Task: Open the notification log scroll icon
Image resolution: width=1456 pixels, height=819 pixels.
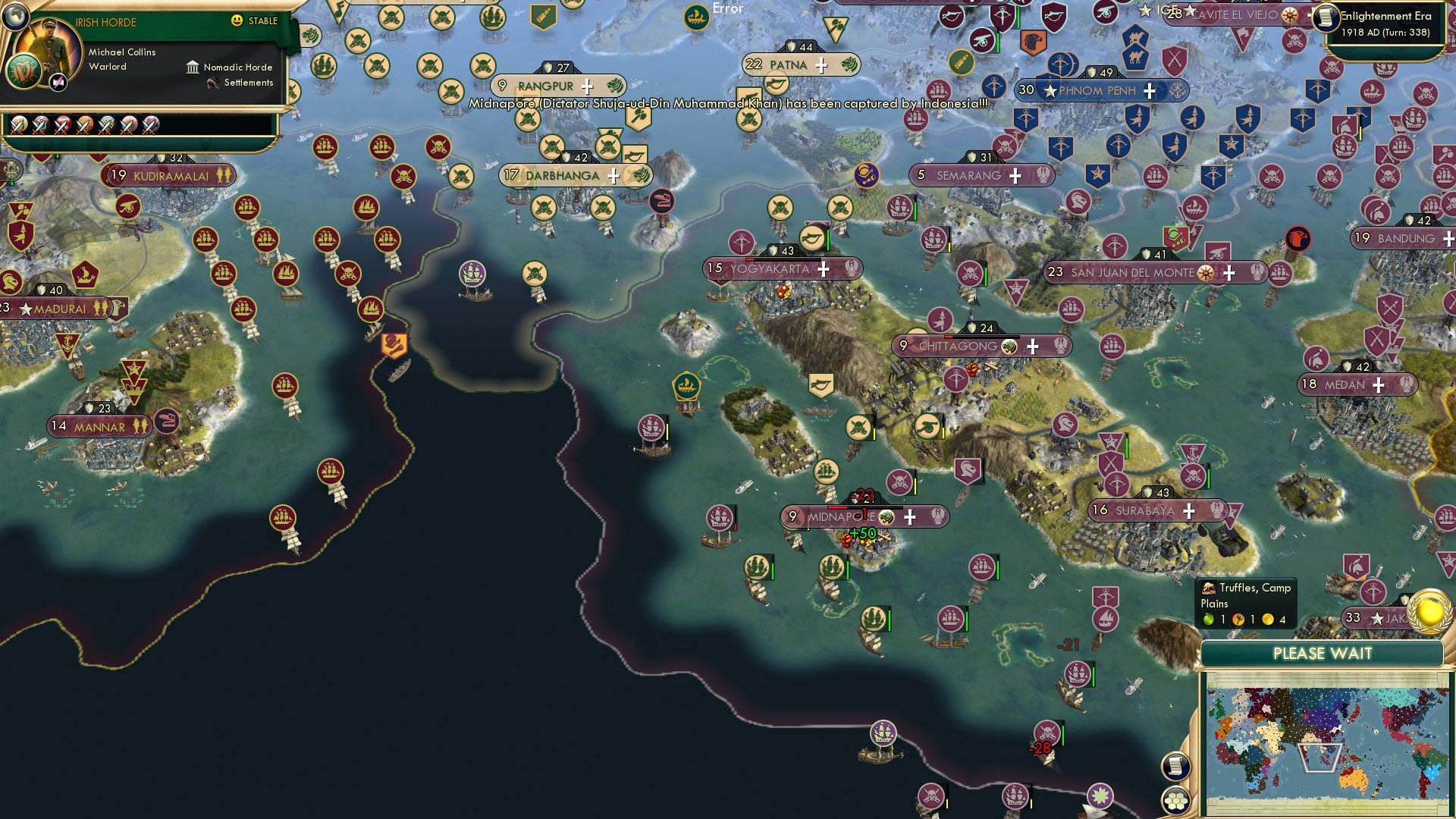Action: point(1175,764)
